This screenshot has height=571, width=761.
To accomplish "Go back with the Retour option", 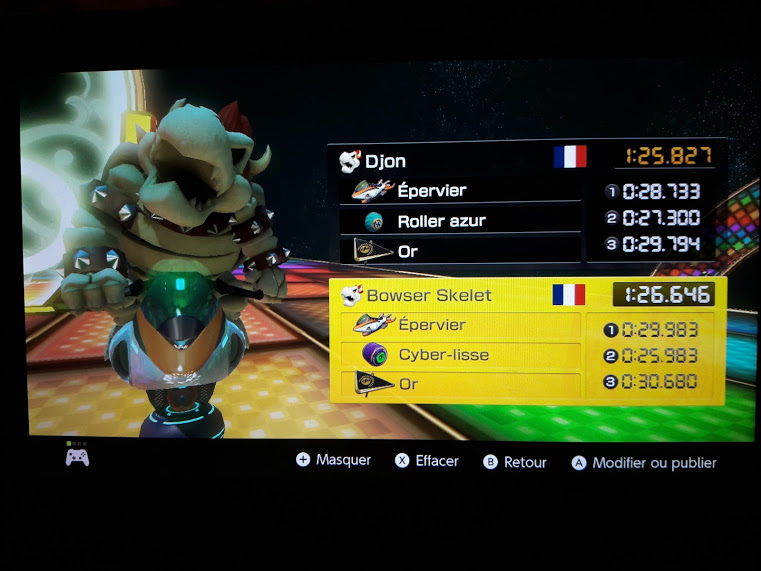I will pos(515,462).
